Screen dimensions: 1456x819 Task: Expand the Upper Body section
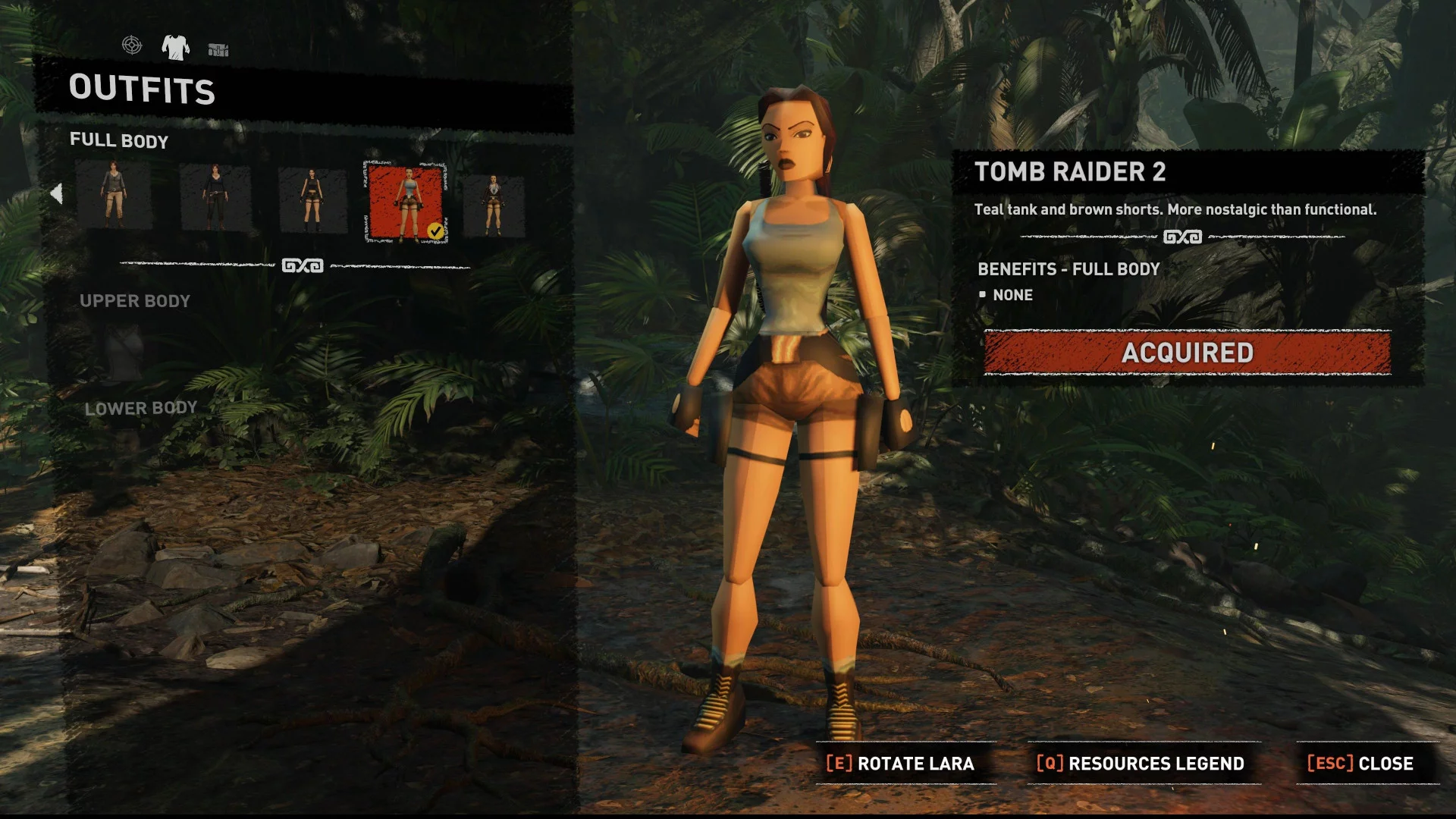click(135, 301)
